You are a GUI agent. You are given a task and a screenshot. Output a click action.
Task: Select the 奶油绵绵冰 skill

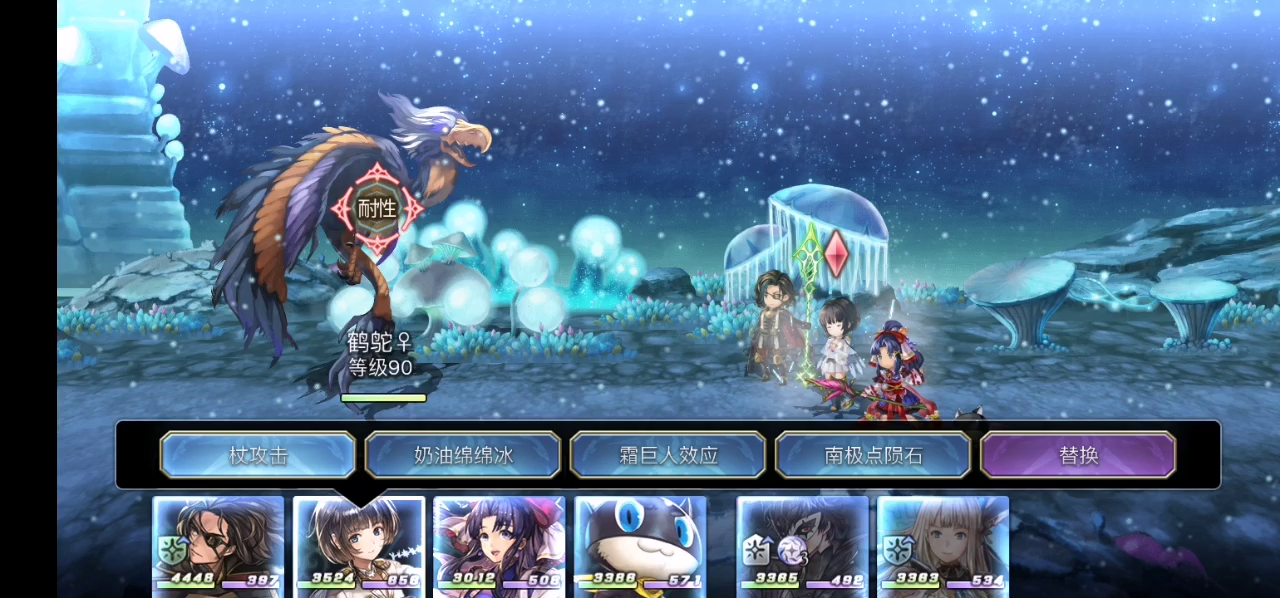coord(463,455)
